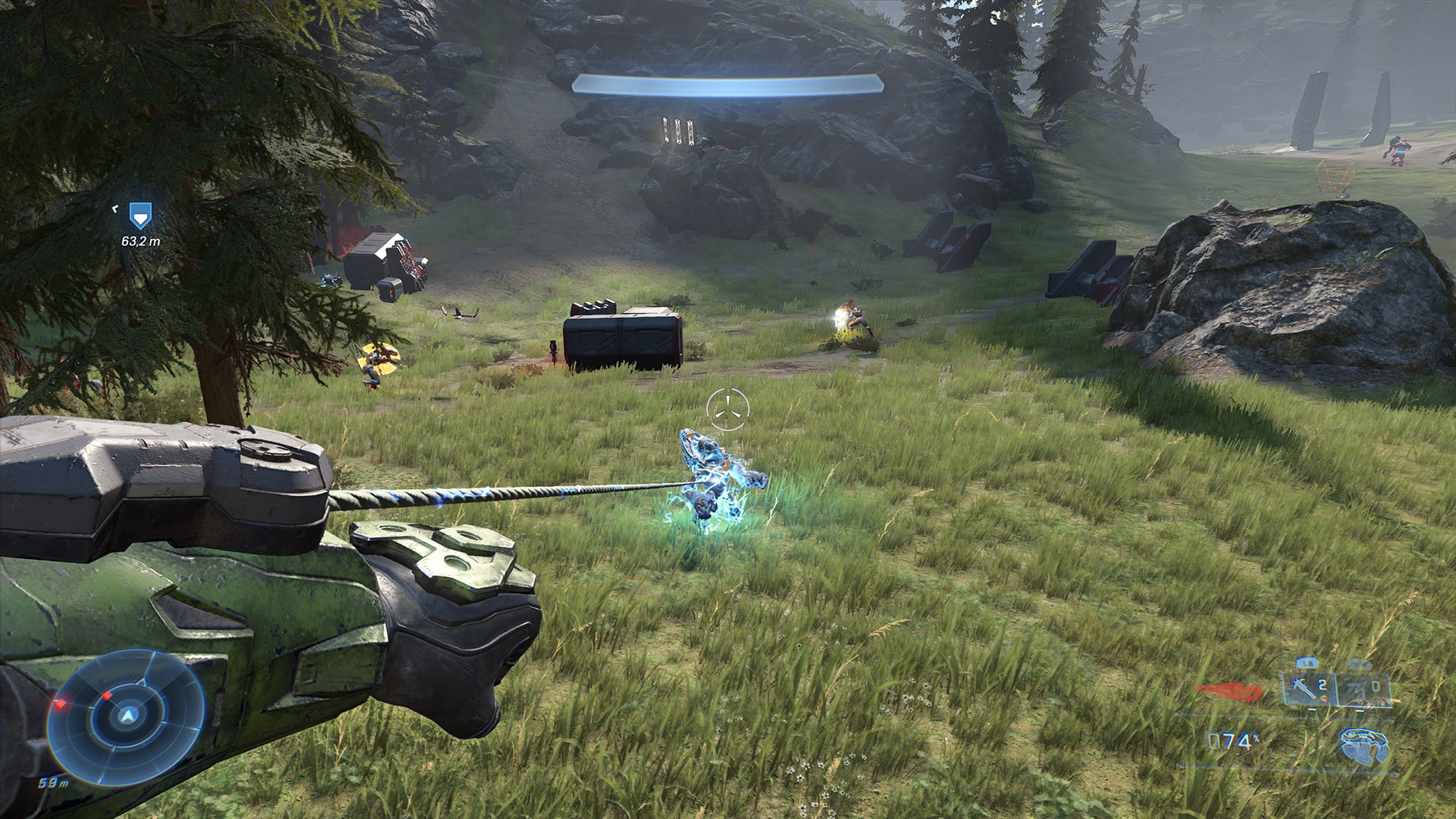The width and height of the screenshot is (1456, 819).
Task: Click the motion tracker radar
Action: [x=127, y=716]
